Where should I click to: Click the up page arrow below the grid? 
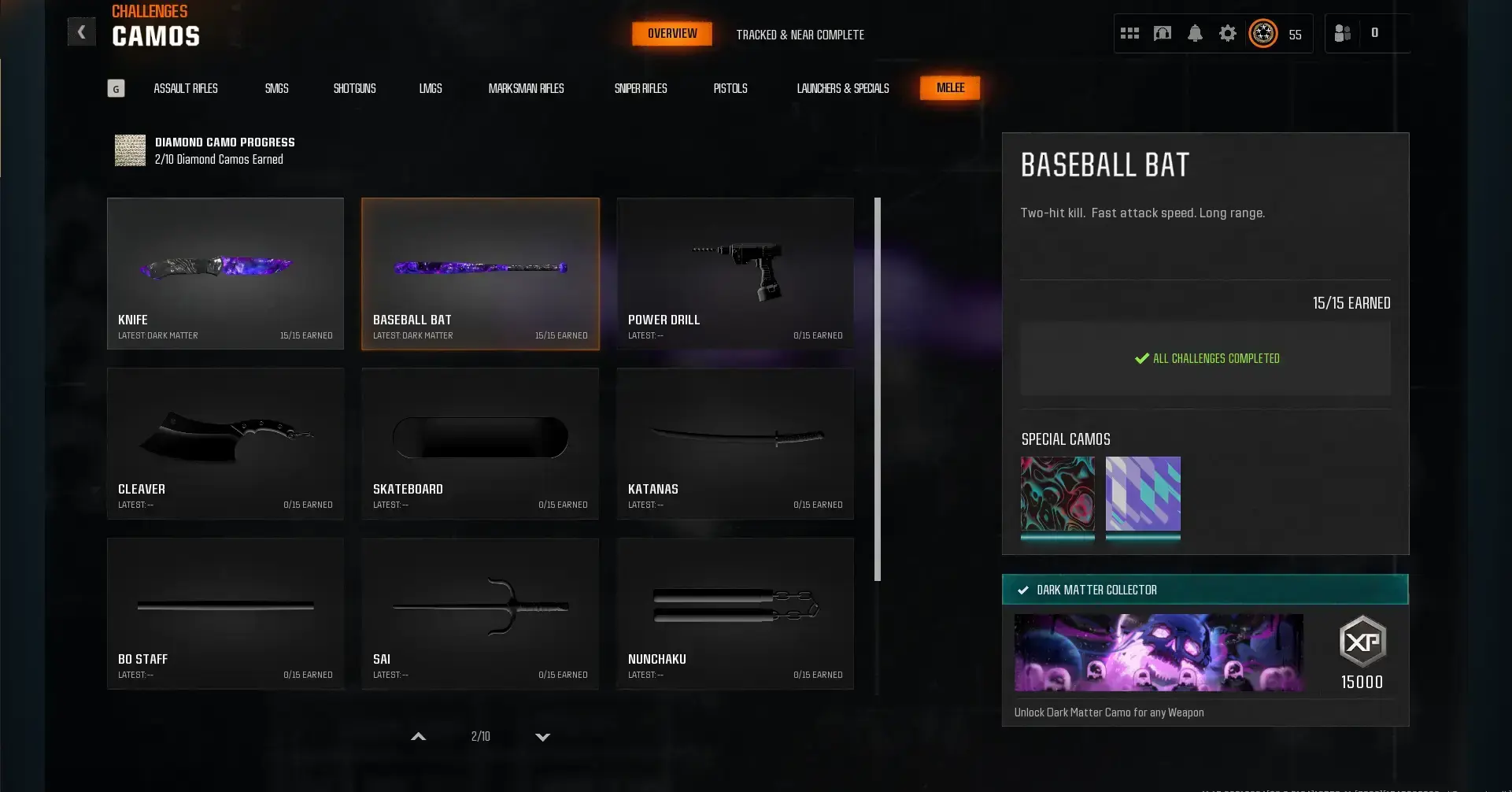pyautogui.click(x=418, y=737)
